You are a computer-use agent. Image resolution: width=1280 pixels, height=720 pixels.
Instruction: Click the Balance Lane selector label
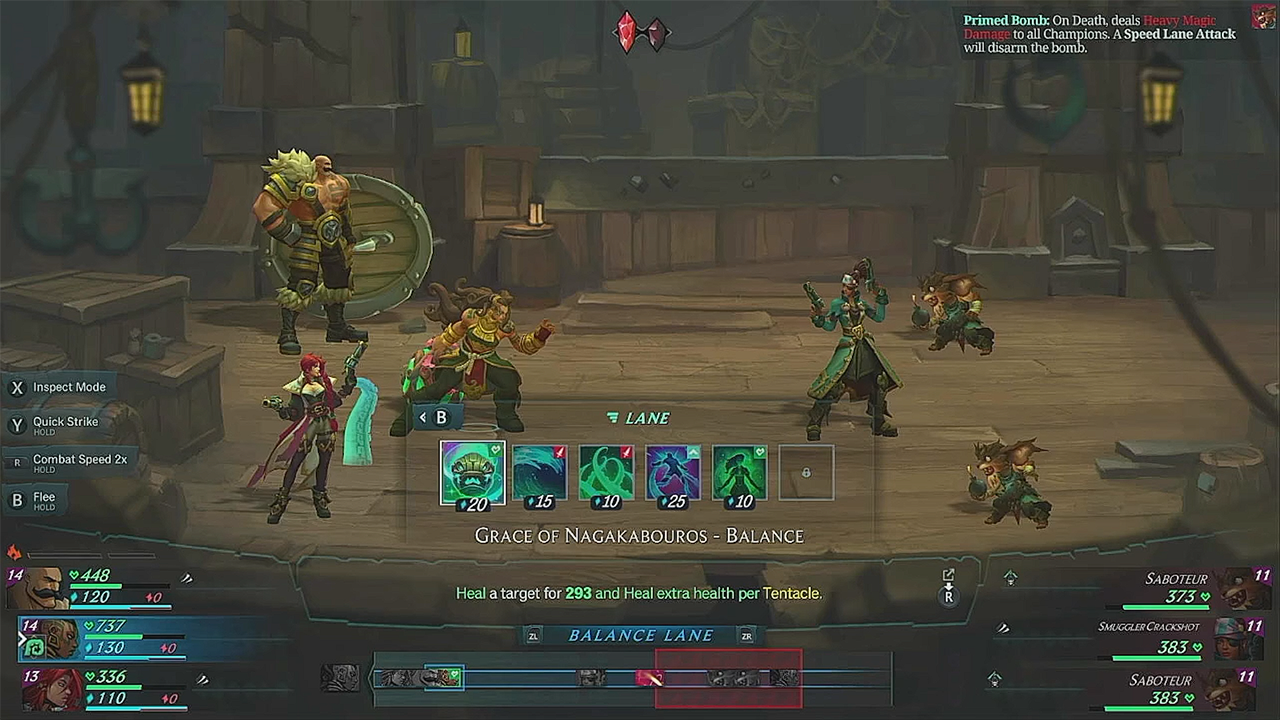coord(640,635)
